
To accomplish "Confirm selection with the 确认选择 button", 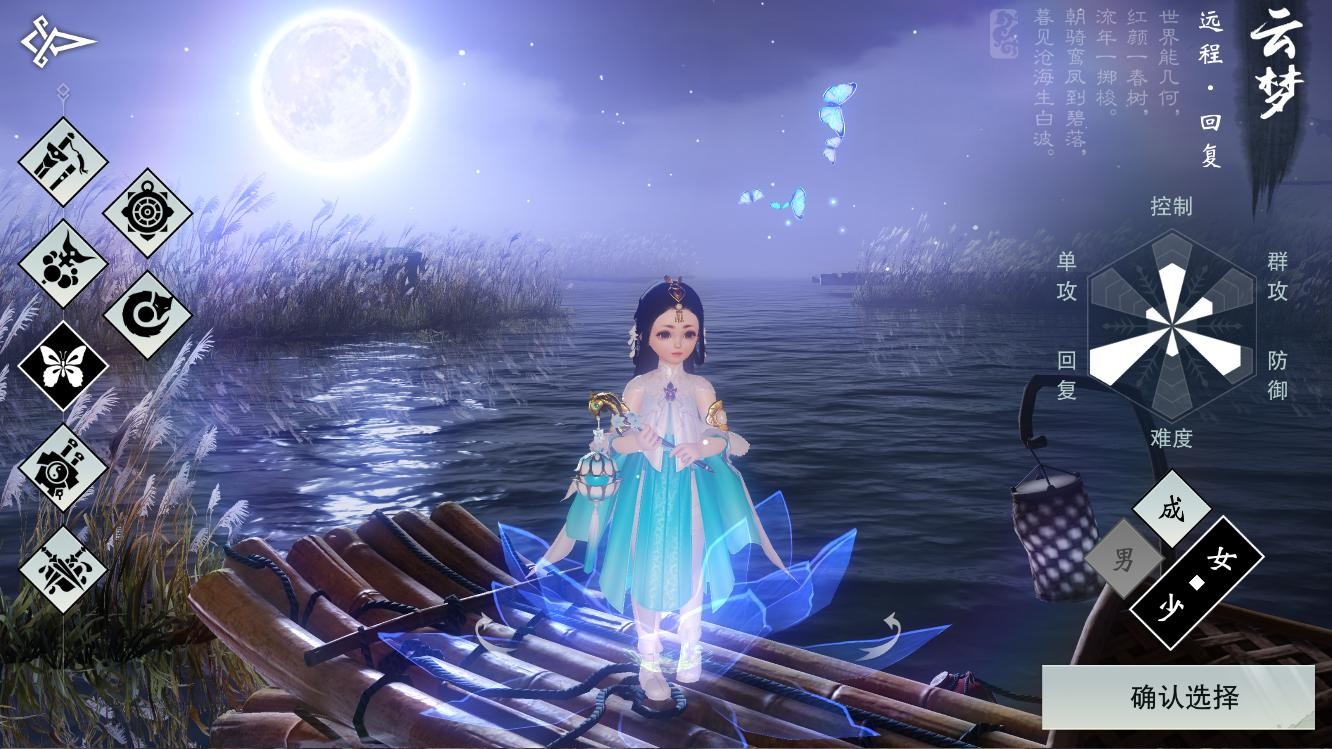I will coord(1178,697).
